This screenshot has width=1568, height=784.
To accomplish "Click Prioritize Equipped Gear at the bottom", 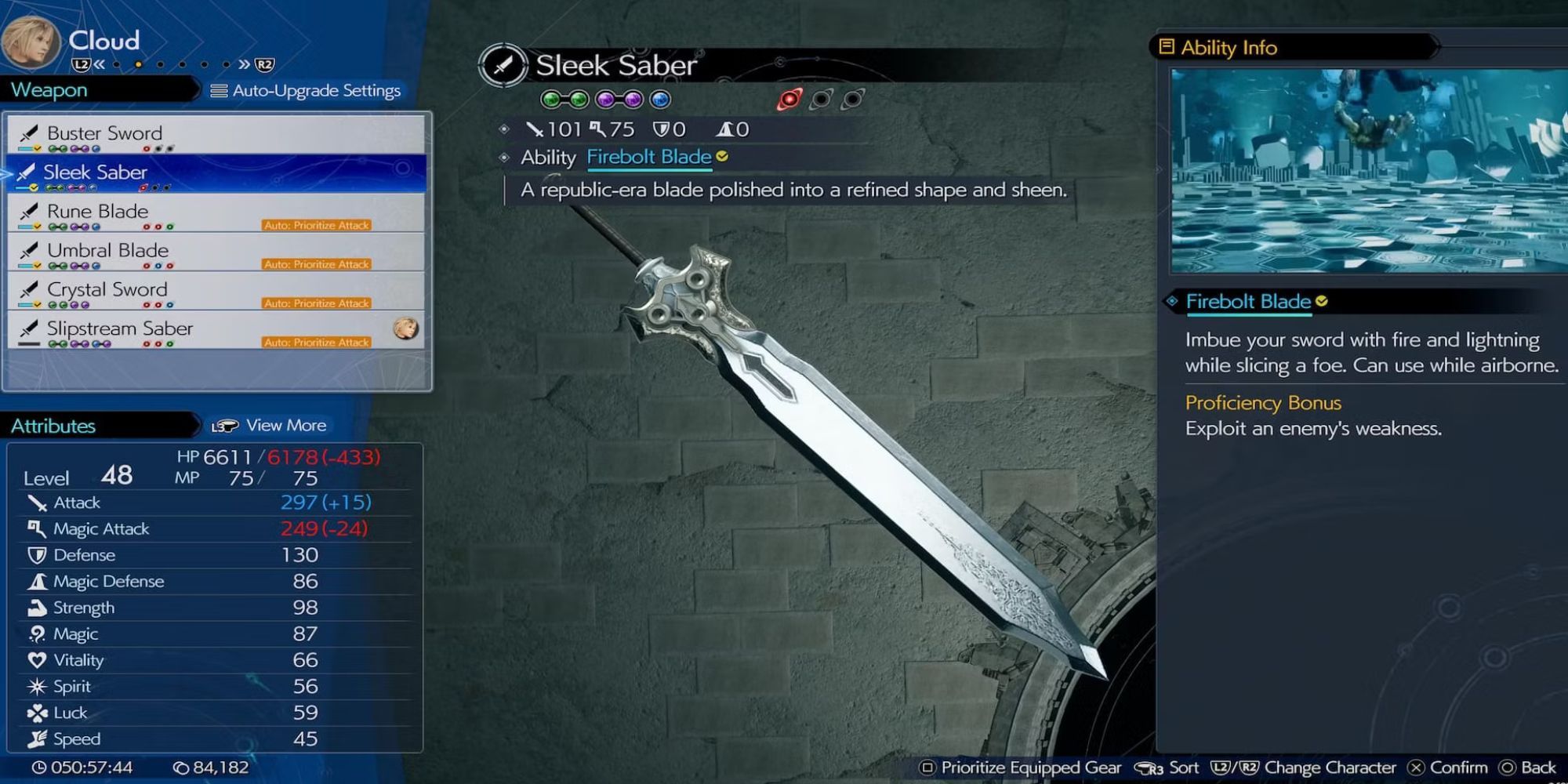I will 1019,767.
